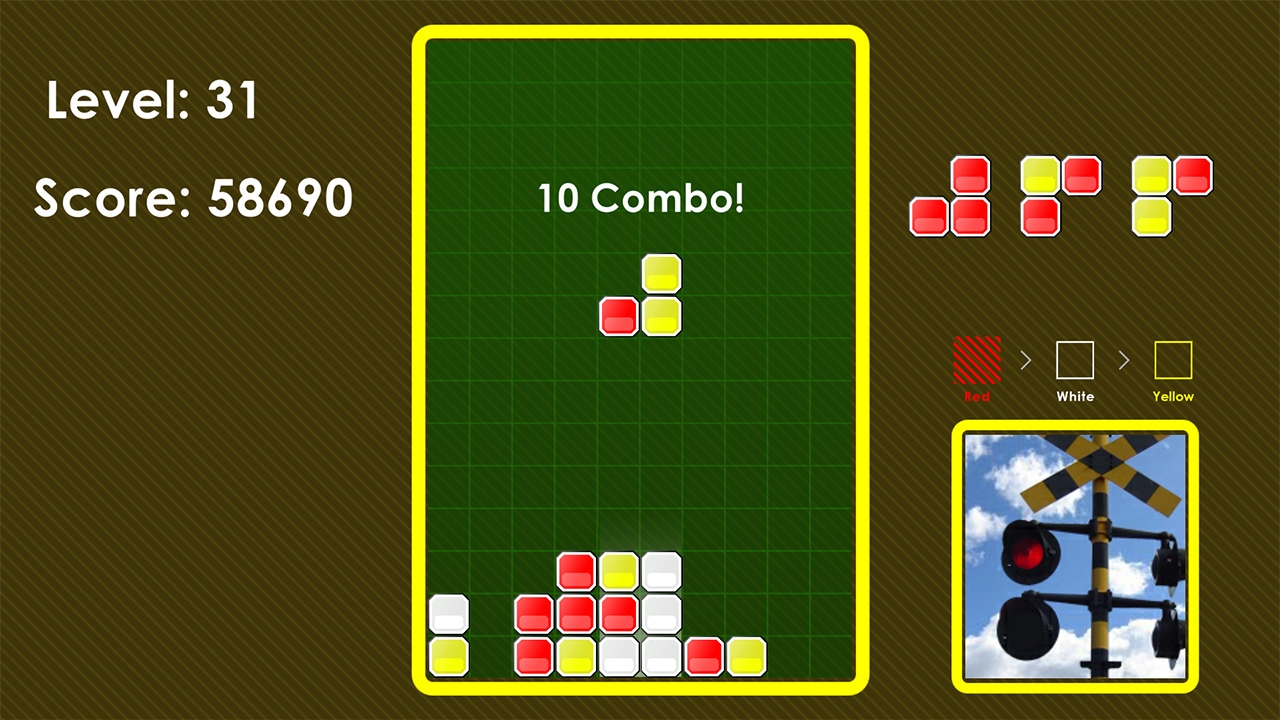This screenshot has height=720, width=1280.
Task: Select the middle yellow-red piece preview
Action: pyautogui.click(x=1060, y=195)
